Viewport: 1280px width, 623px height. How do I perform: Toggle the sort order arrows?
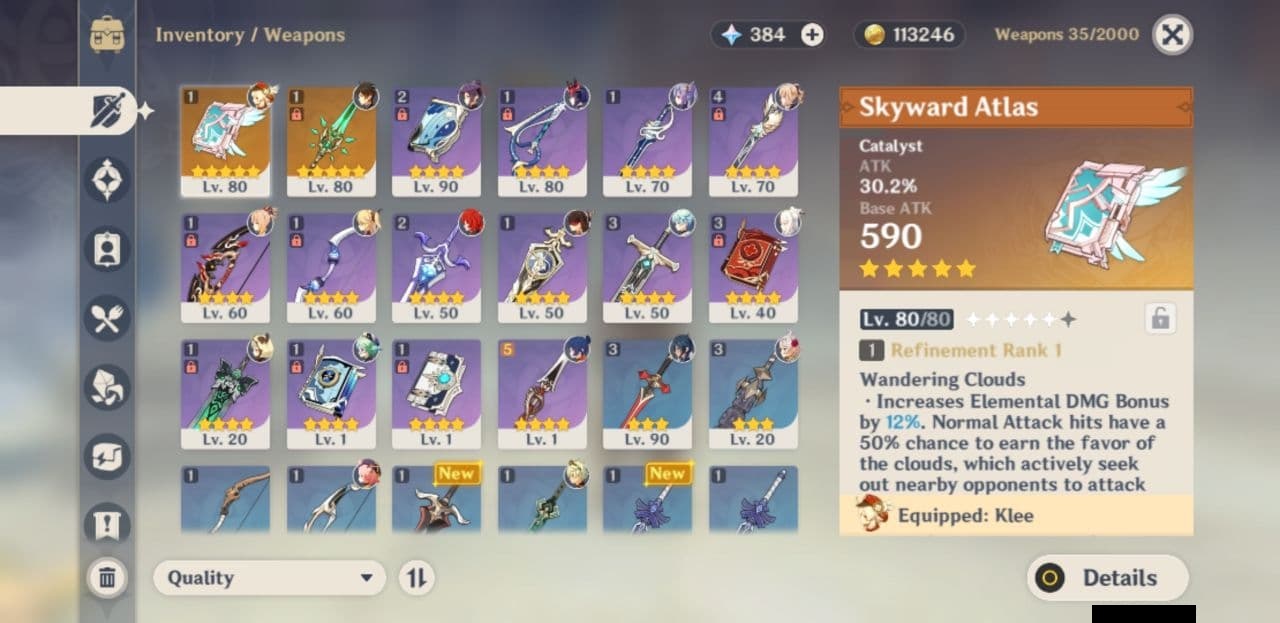pos(417,578)
